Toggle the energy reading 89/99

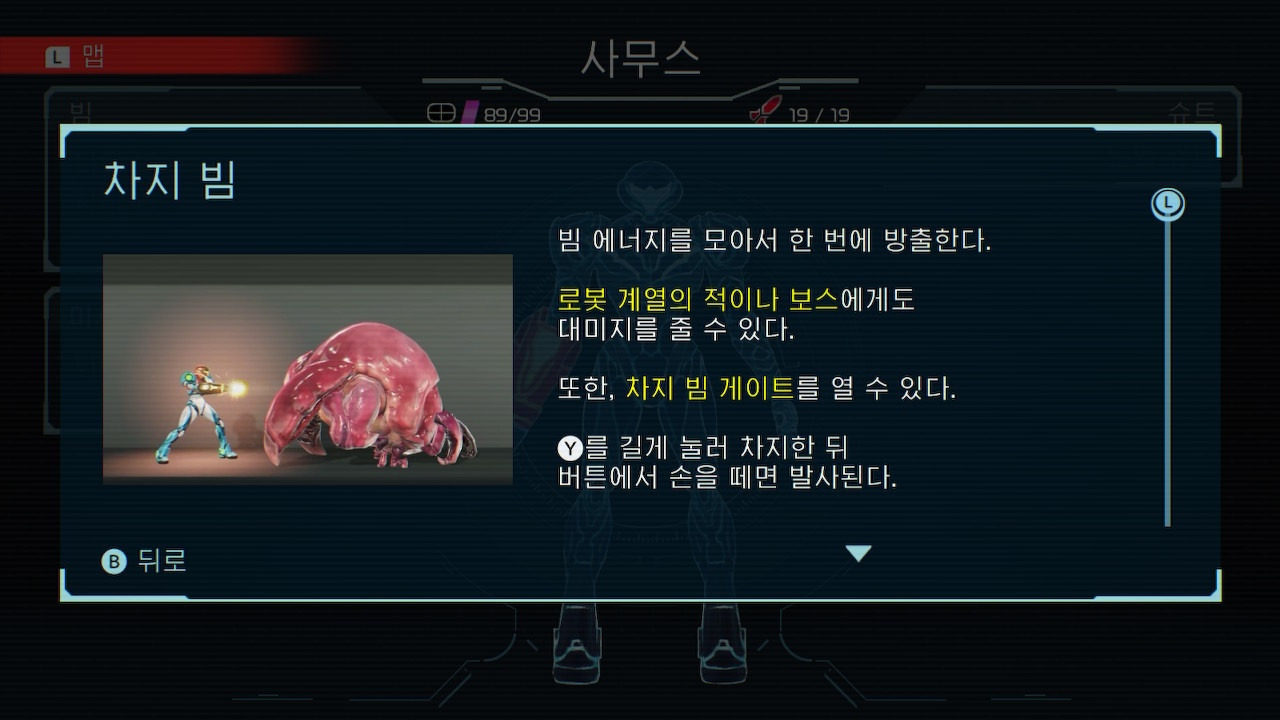(510, 115)
